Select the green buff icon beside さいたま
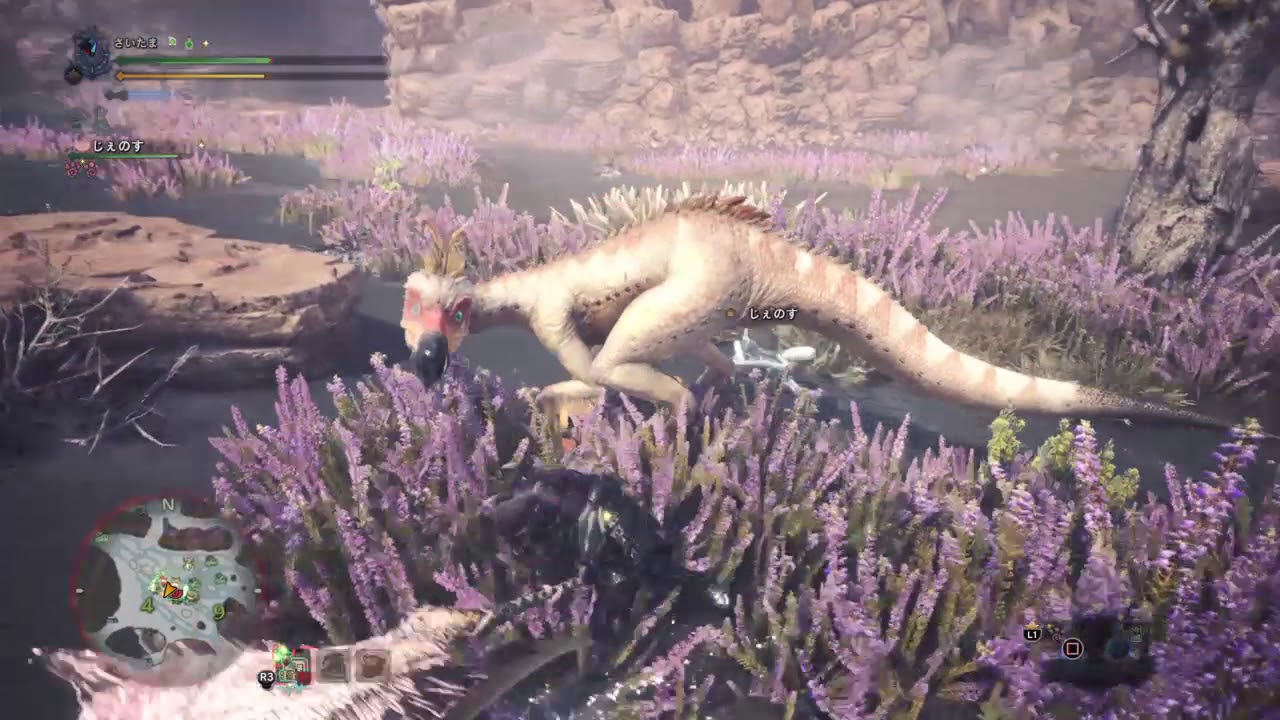1280x720 pixels. pyautogui.click(x=190, y=43)
